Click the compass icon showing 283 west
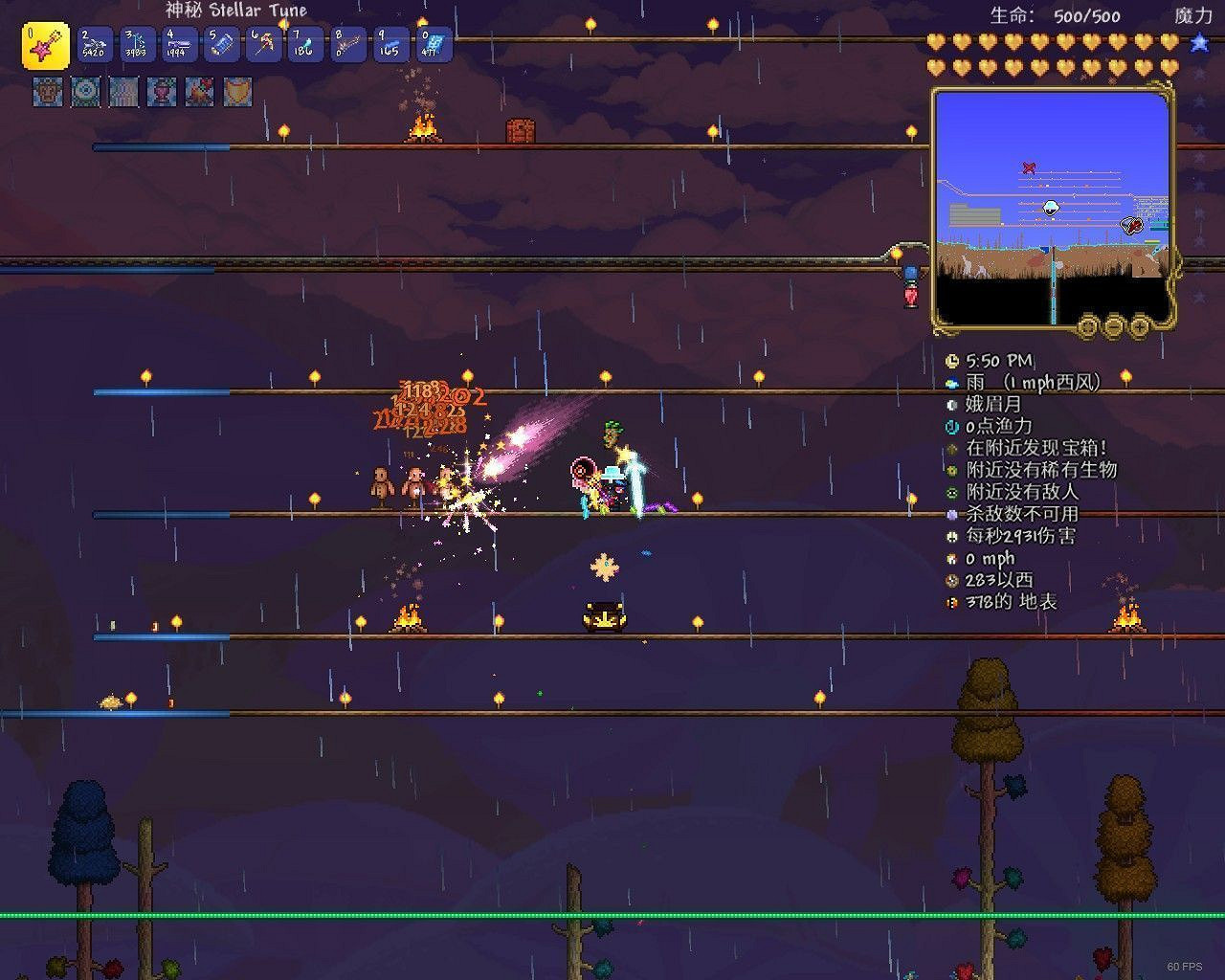 click(x=950, y=580)
